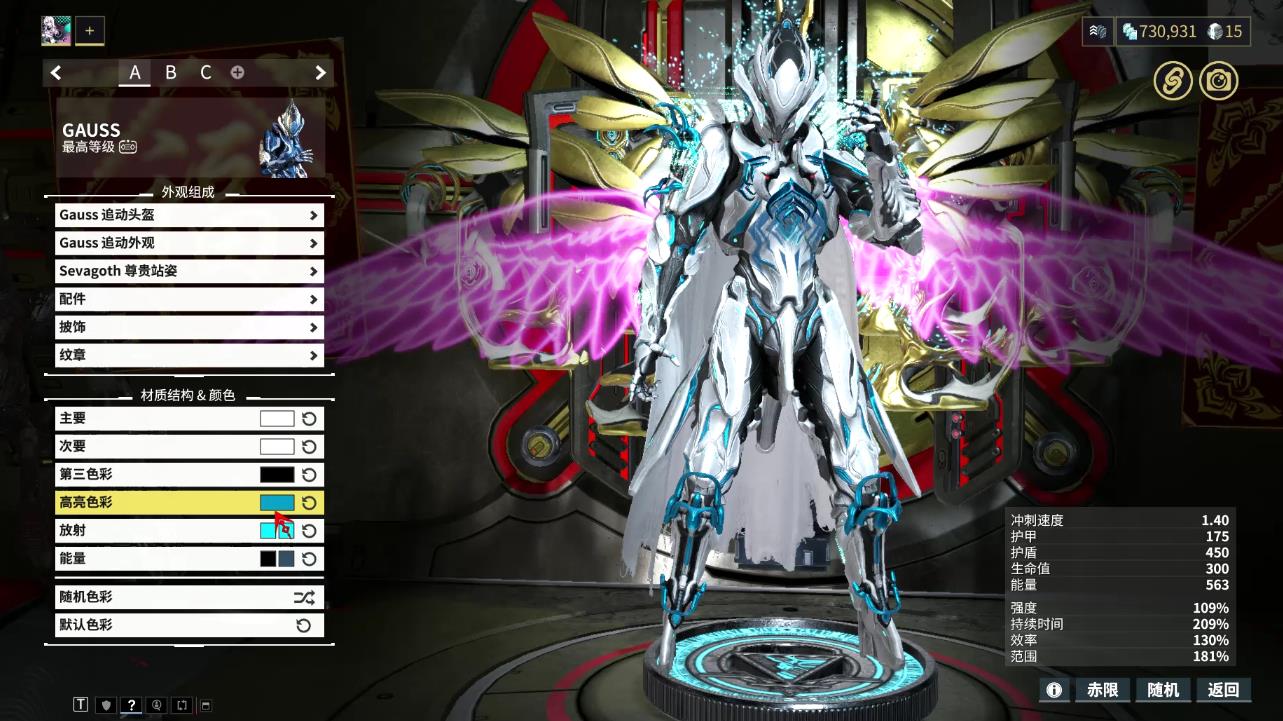Click 默认色彩 default colors

tap(189, 625)
